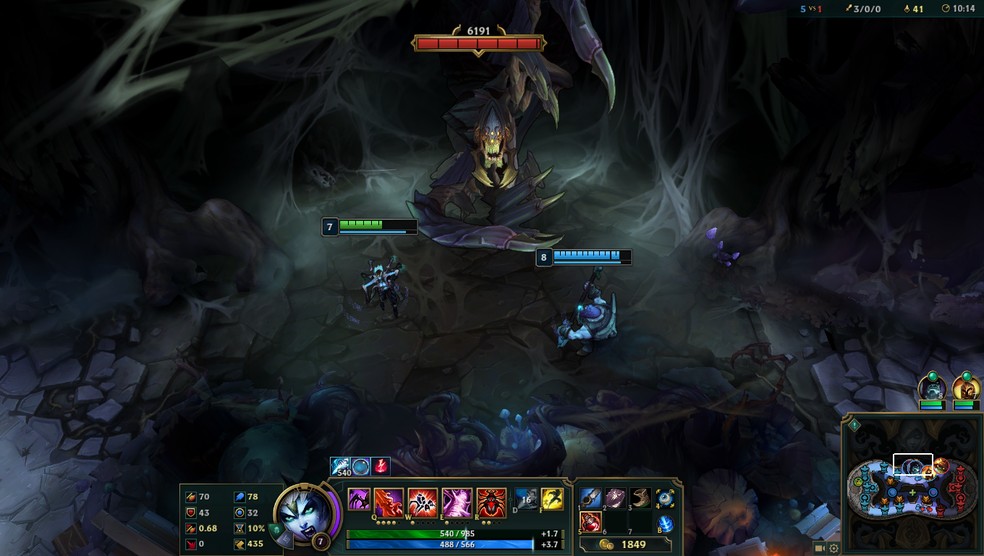Activate the W ability in the ability bar

pyautogui.click(x=423, y=500)
